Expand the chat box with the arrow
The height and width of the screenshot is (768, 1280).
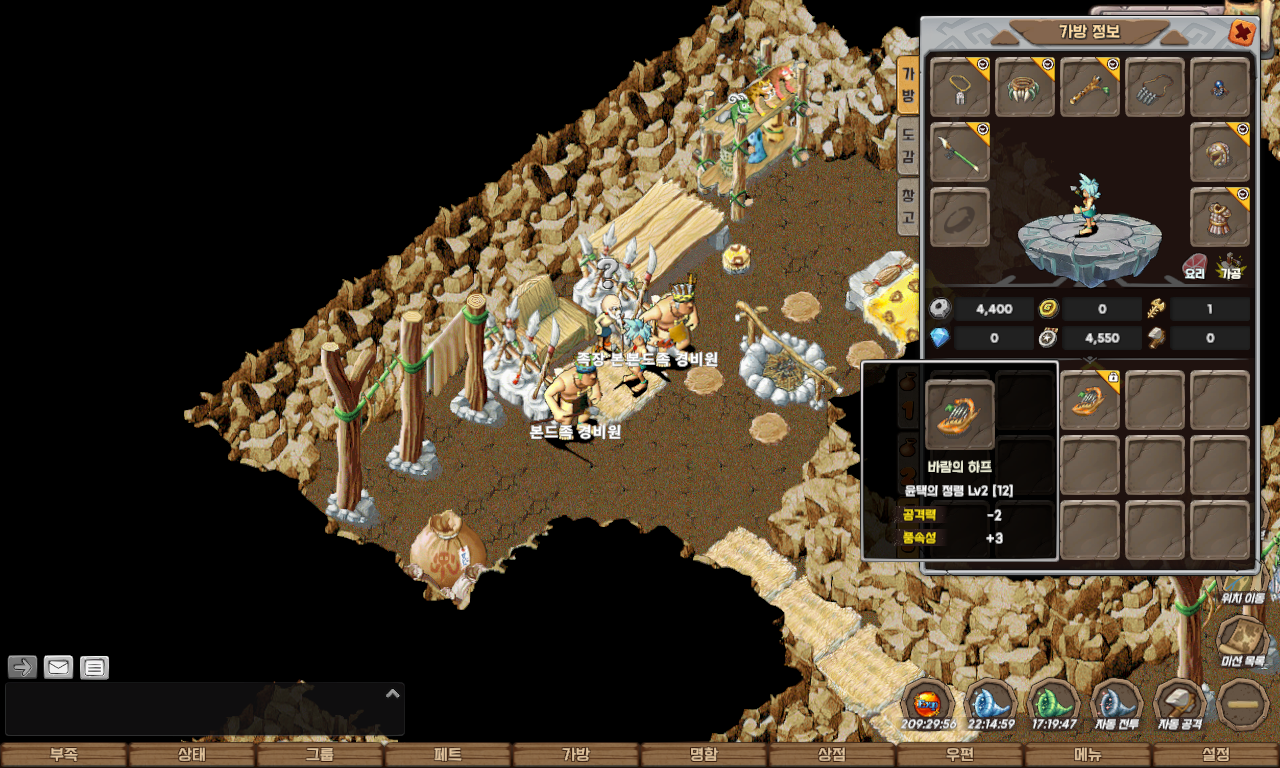click(x=393, y=693)
